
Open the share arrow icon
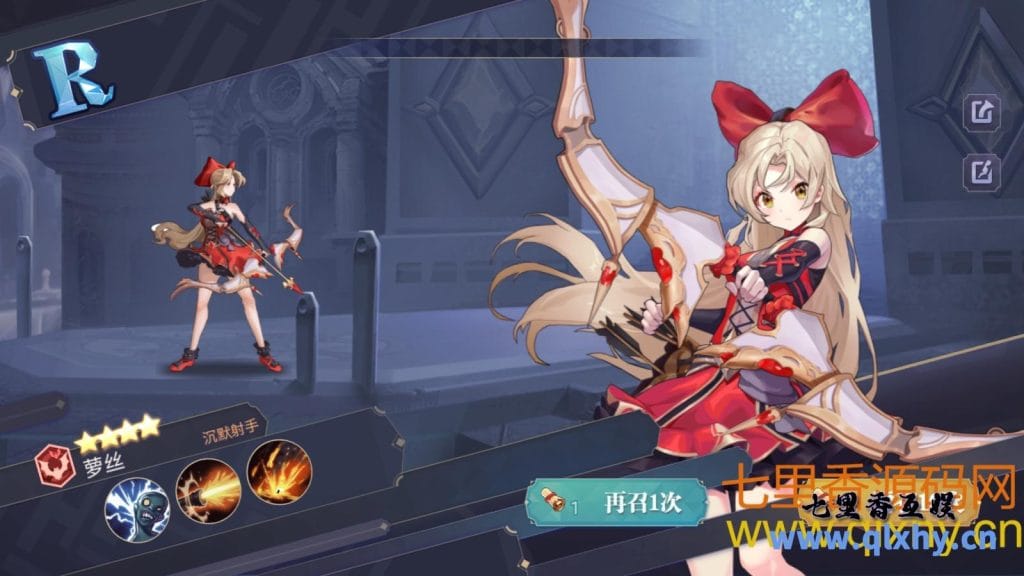981,112
